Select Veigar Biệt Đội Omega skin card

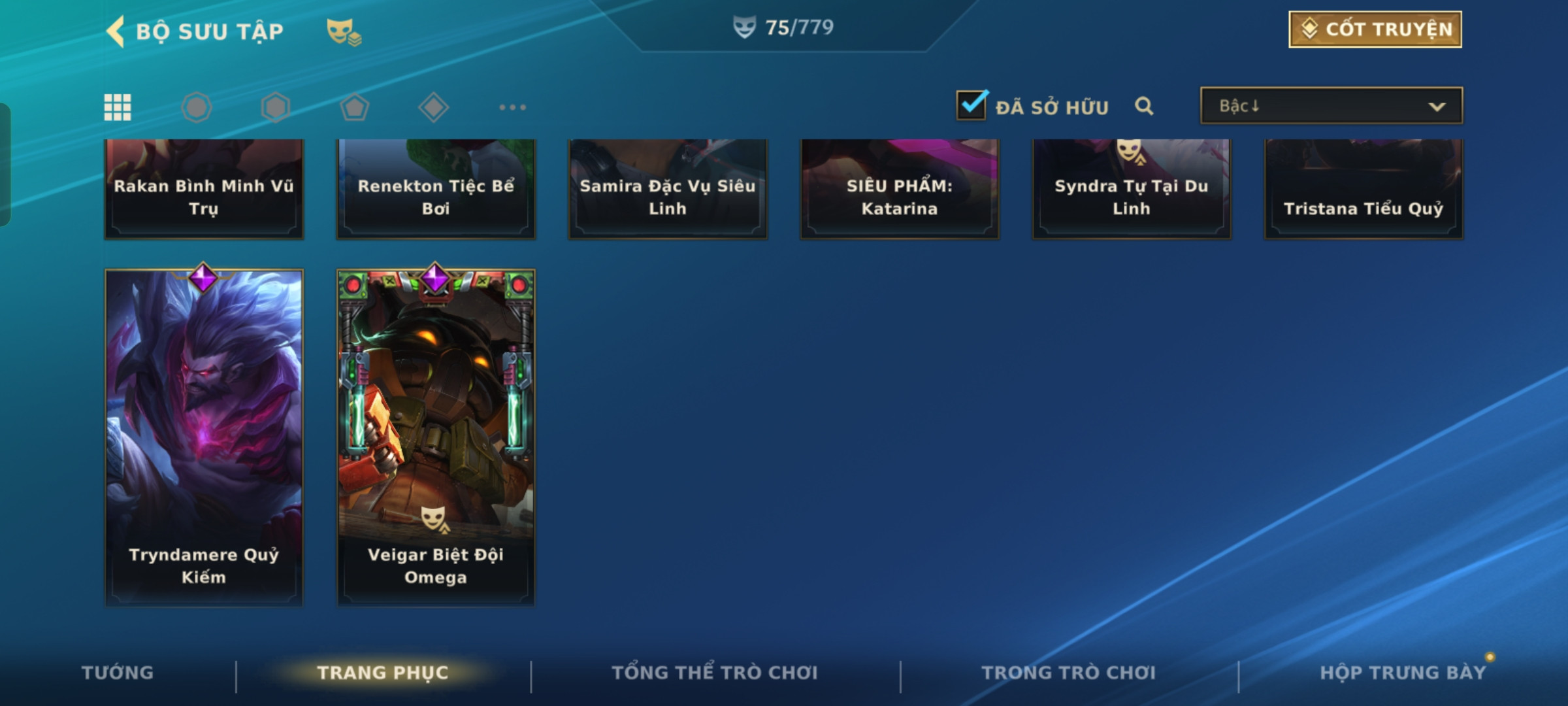point(436,437)
